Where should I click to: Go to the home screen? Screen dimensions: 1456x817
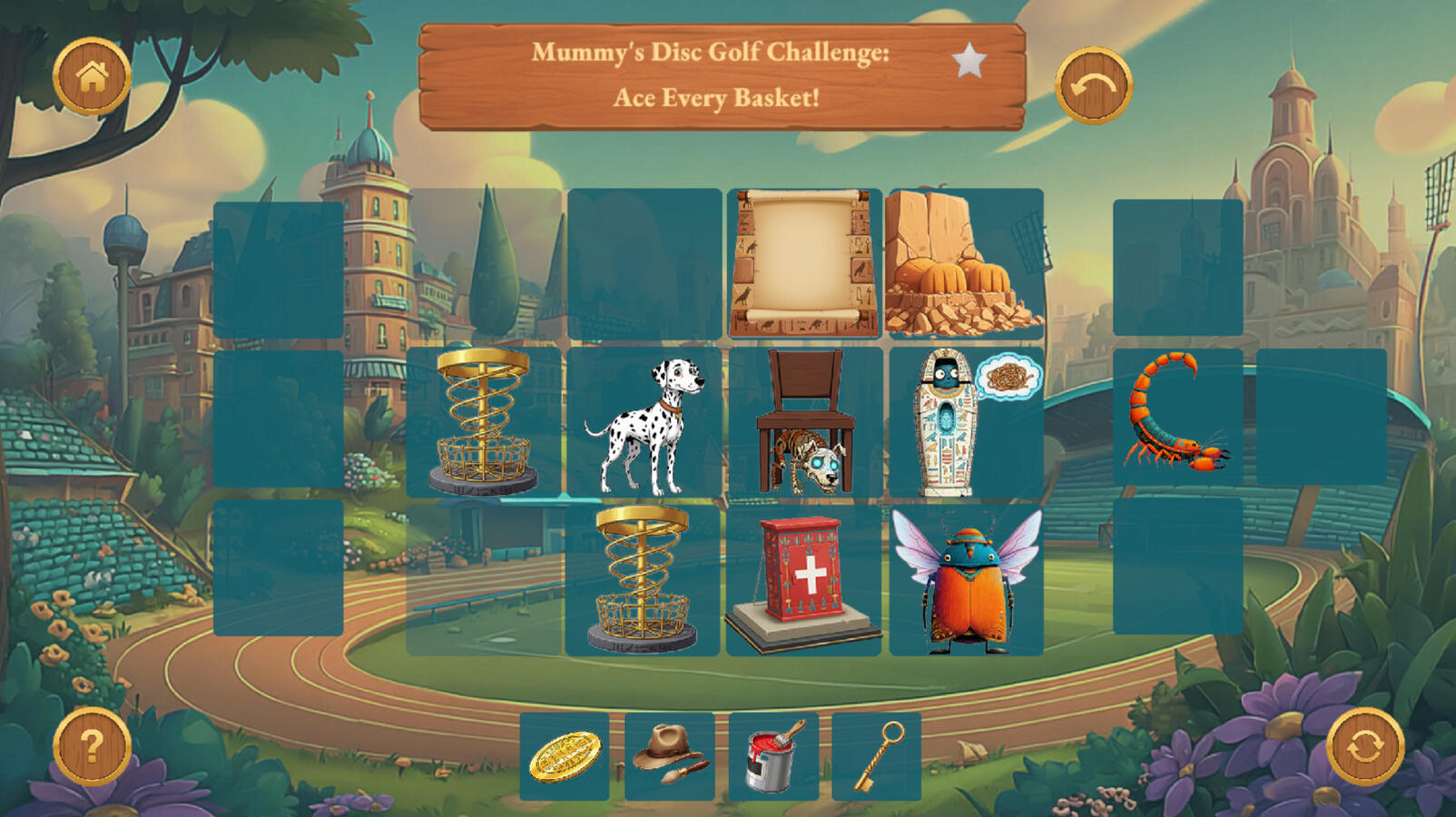92,76
